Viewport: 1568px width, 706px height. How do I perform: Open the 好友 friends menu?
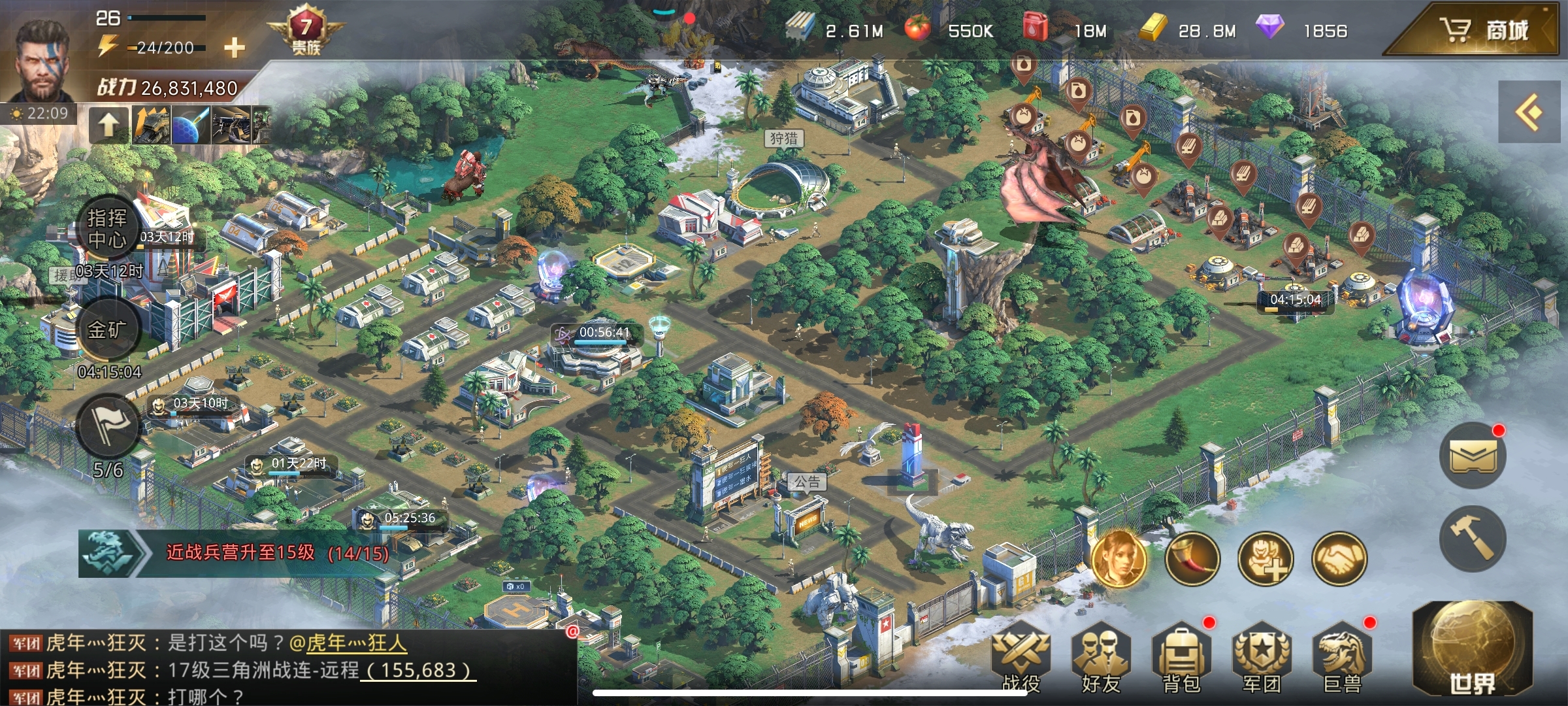tap(1101, 657)
